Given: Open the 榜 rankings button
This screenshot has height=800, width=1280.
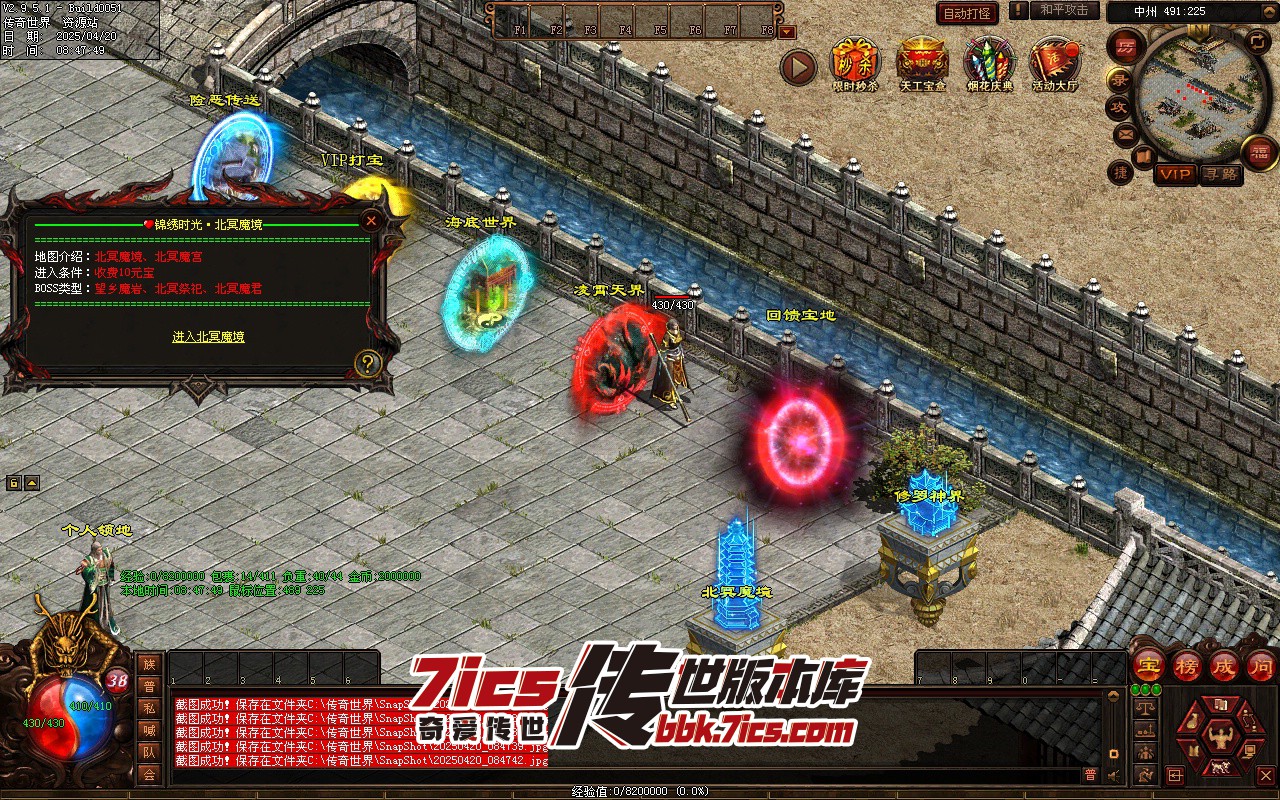Looking at the screenshot, I should point(1187,666).
